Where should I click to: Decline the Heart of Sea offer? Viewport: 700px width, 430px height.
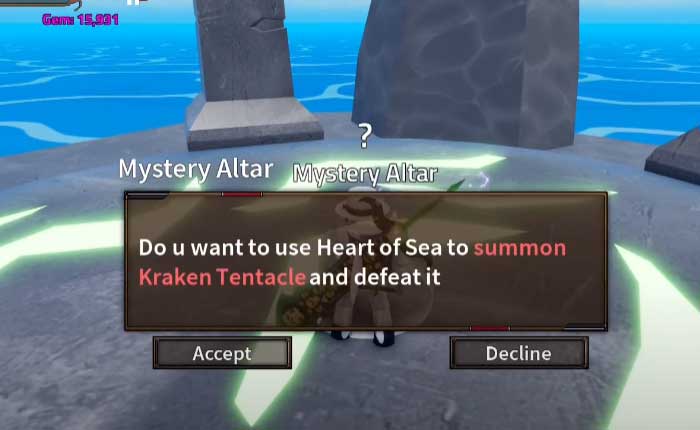[518, 353]
